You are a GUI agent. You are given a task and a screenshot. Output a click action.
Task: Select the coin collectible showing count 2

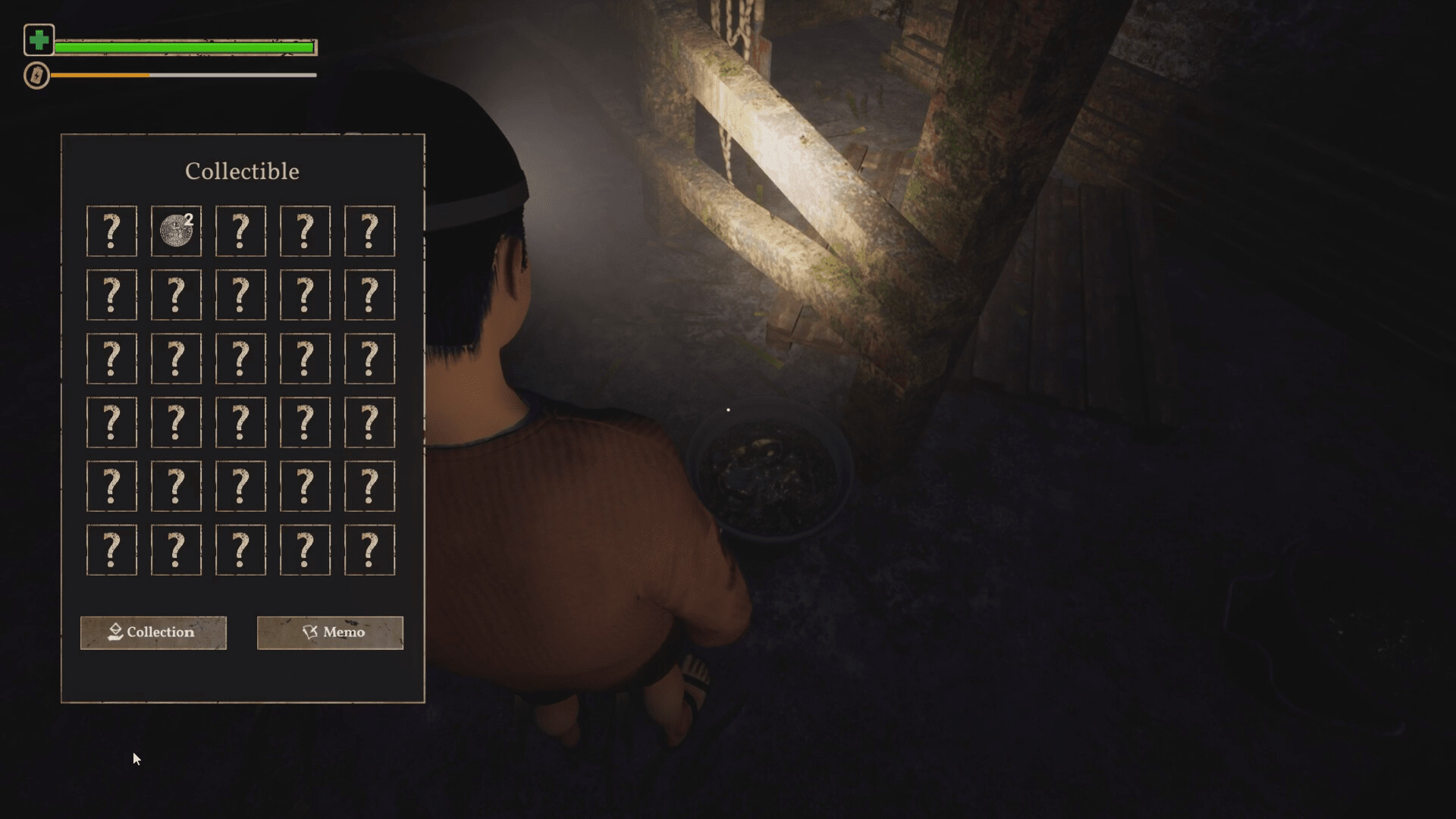(x=176, y=231)
